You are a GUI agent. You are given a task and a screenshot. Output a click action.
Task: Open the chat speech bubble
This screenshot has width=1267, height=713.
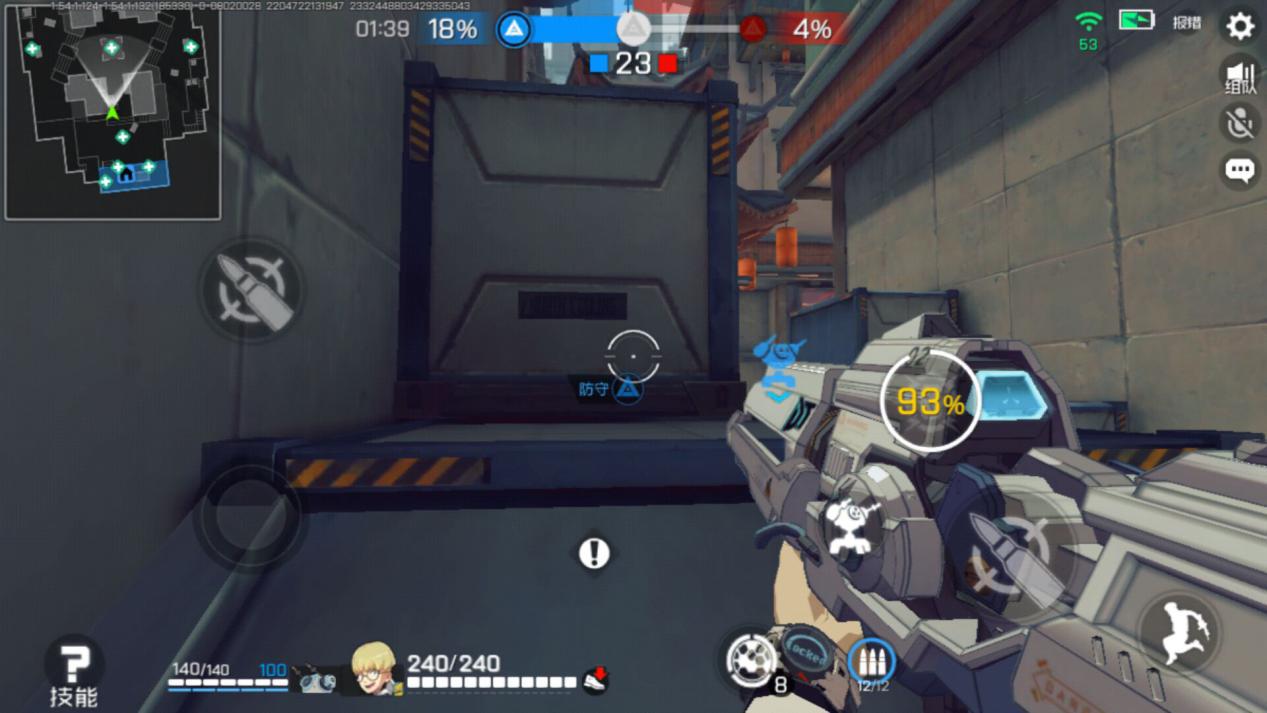pyautogui.click(x=1240, y=170)
